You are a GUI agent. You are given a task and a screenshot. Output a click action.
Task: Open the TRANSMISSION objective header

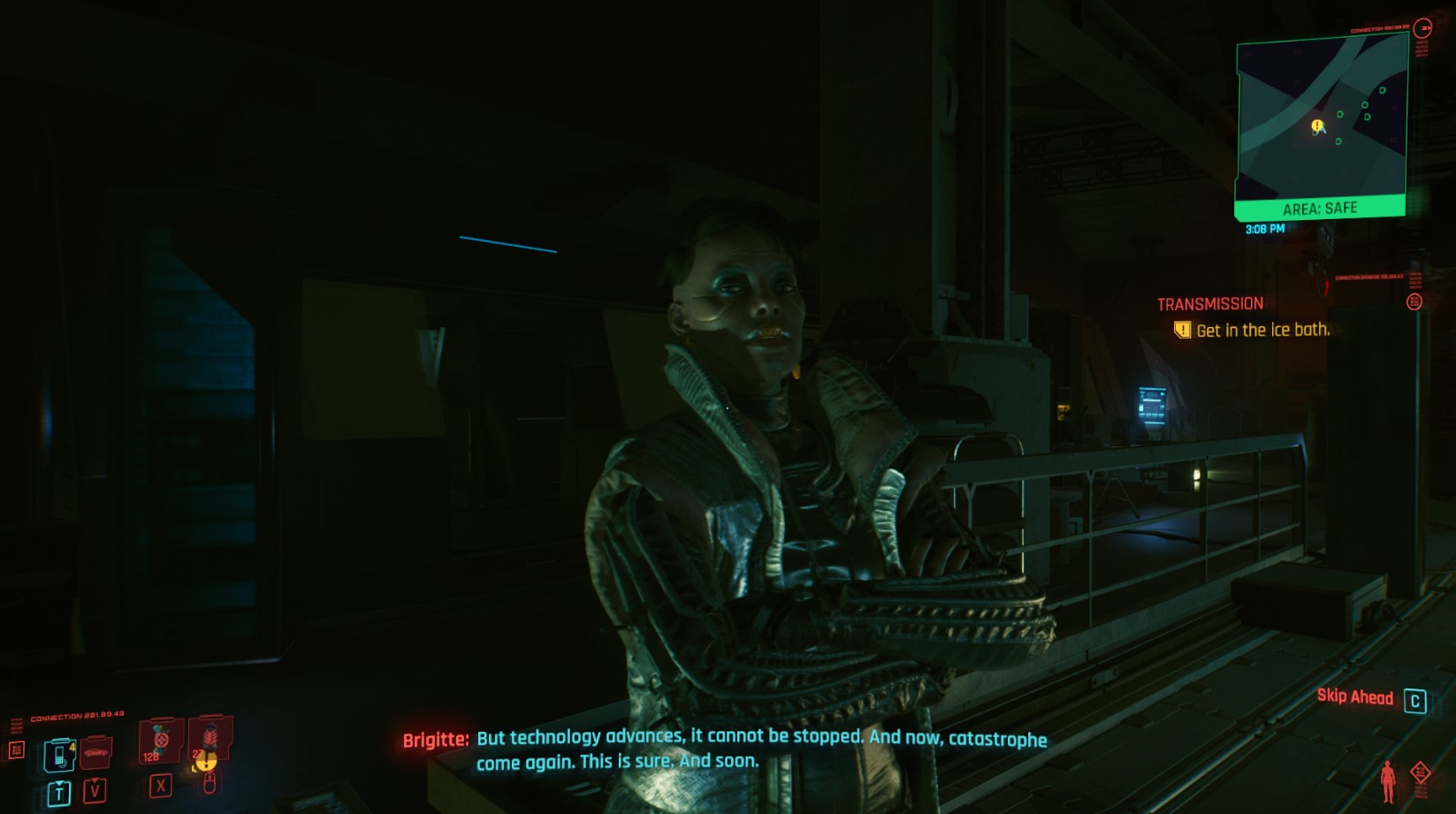pos(1211,303)
